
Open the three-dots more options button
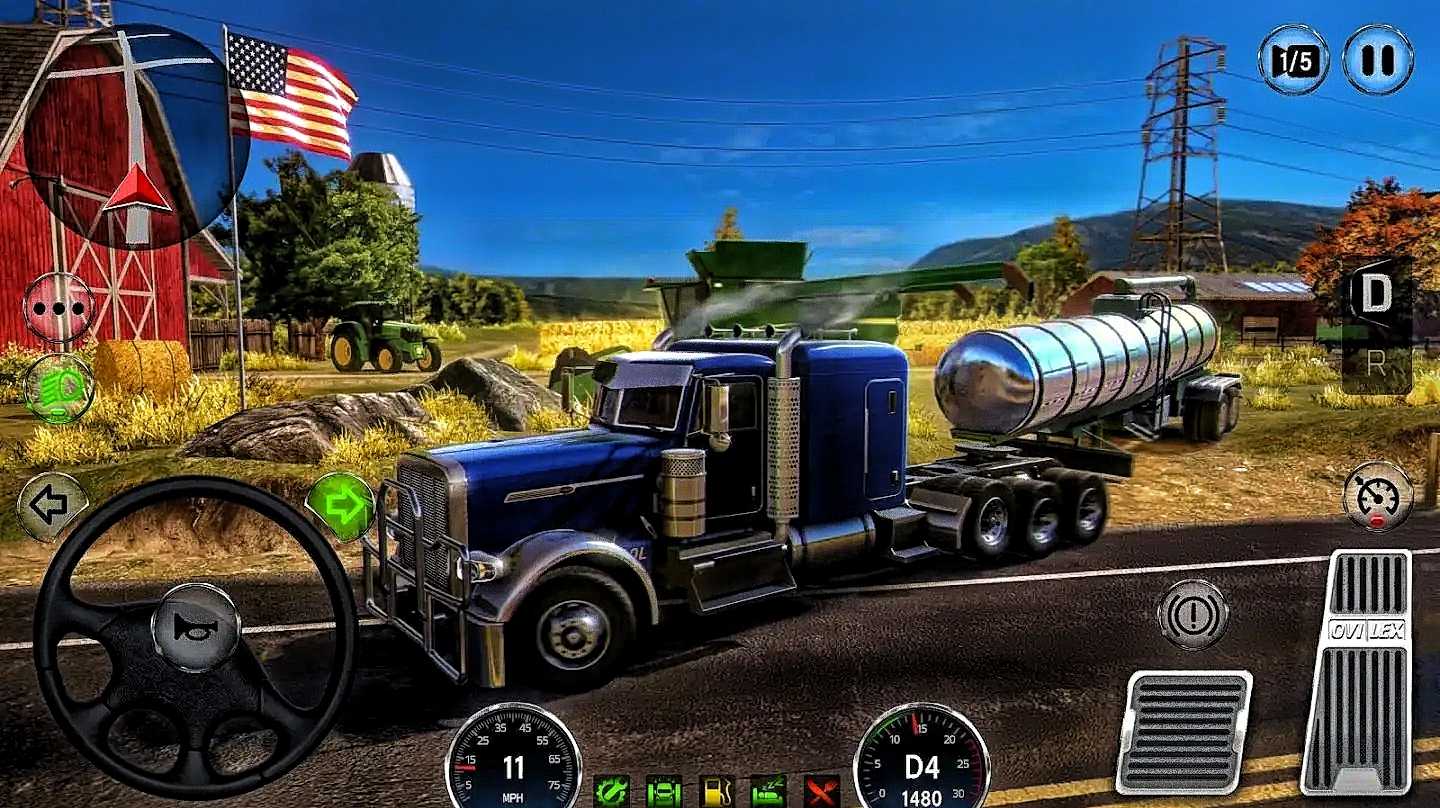click(58, 308)
